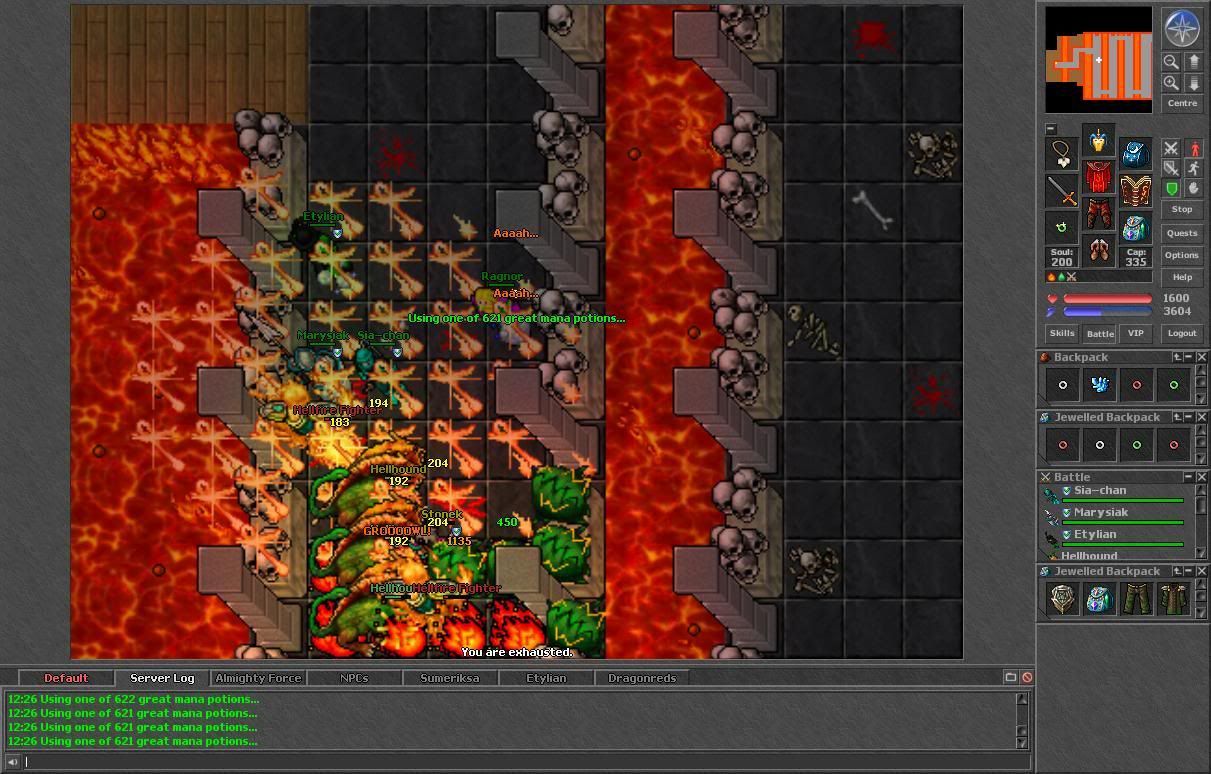
Task: Select the amulet in the necklace slot
Action: (x=1062, y=153)
